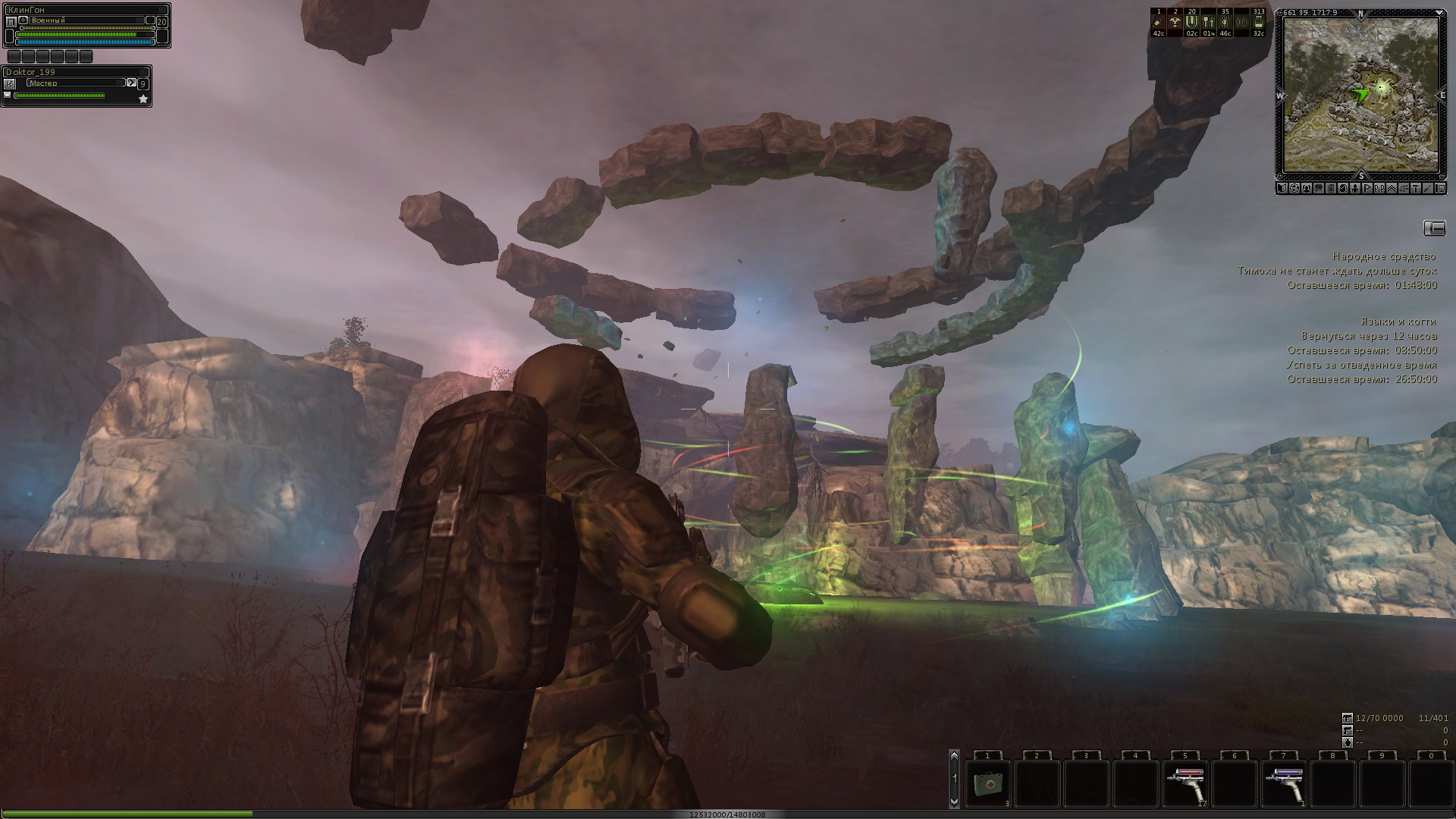Click the star icon on Doktor_199 frame
This screenshot has width=1456, height=819.
click(x=143, y=99)
